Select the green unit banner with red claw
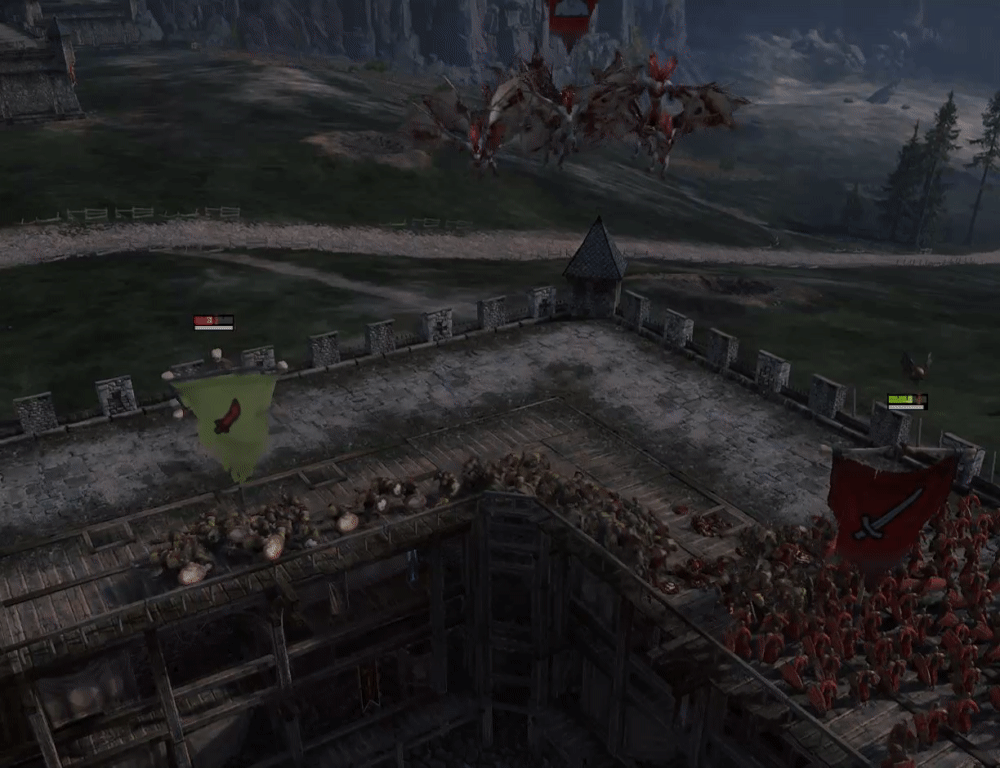This screenshot has width=1000, height=768. (x=227, y=418)
